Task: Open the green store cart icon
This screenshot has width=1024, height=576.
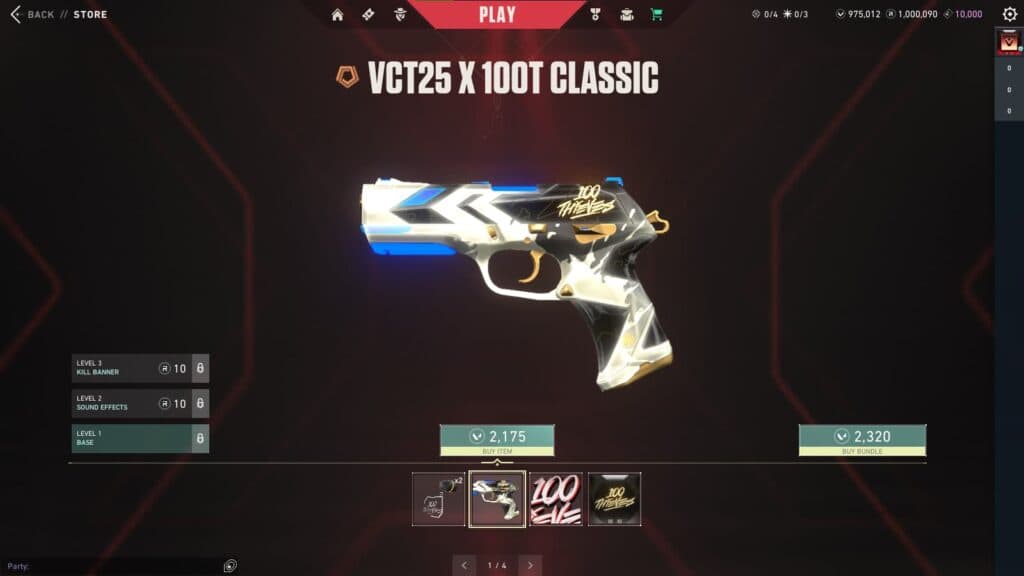Action: coord(656,14)
